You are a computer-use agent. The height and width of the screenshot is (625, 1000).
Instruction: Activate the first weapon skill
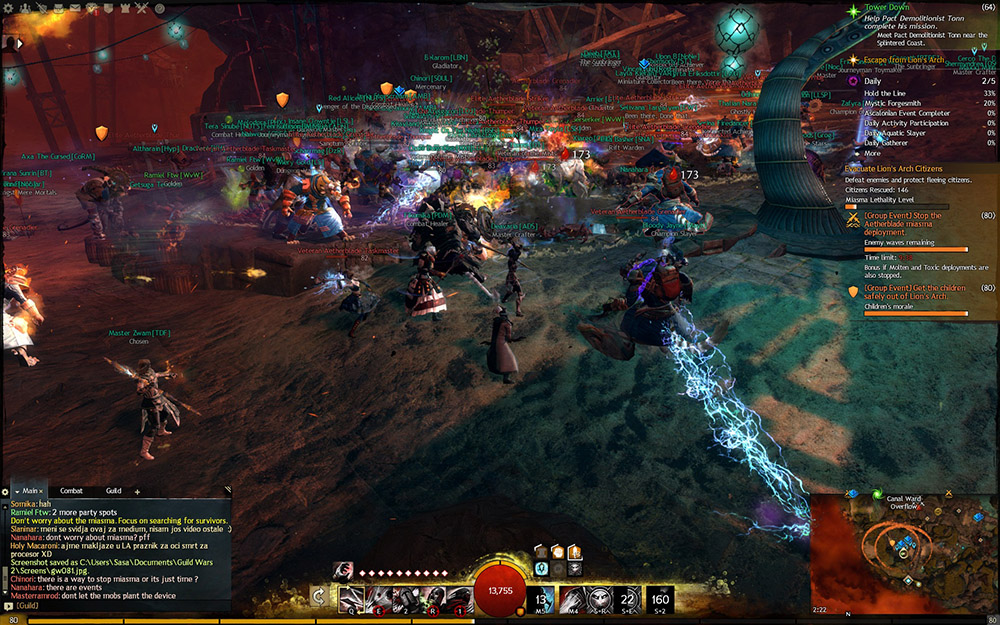tap(351, 598)
